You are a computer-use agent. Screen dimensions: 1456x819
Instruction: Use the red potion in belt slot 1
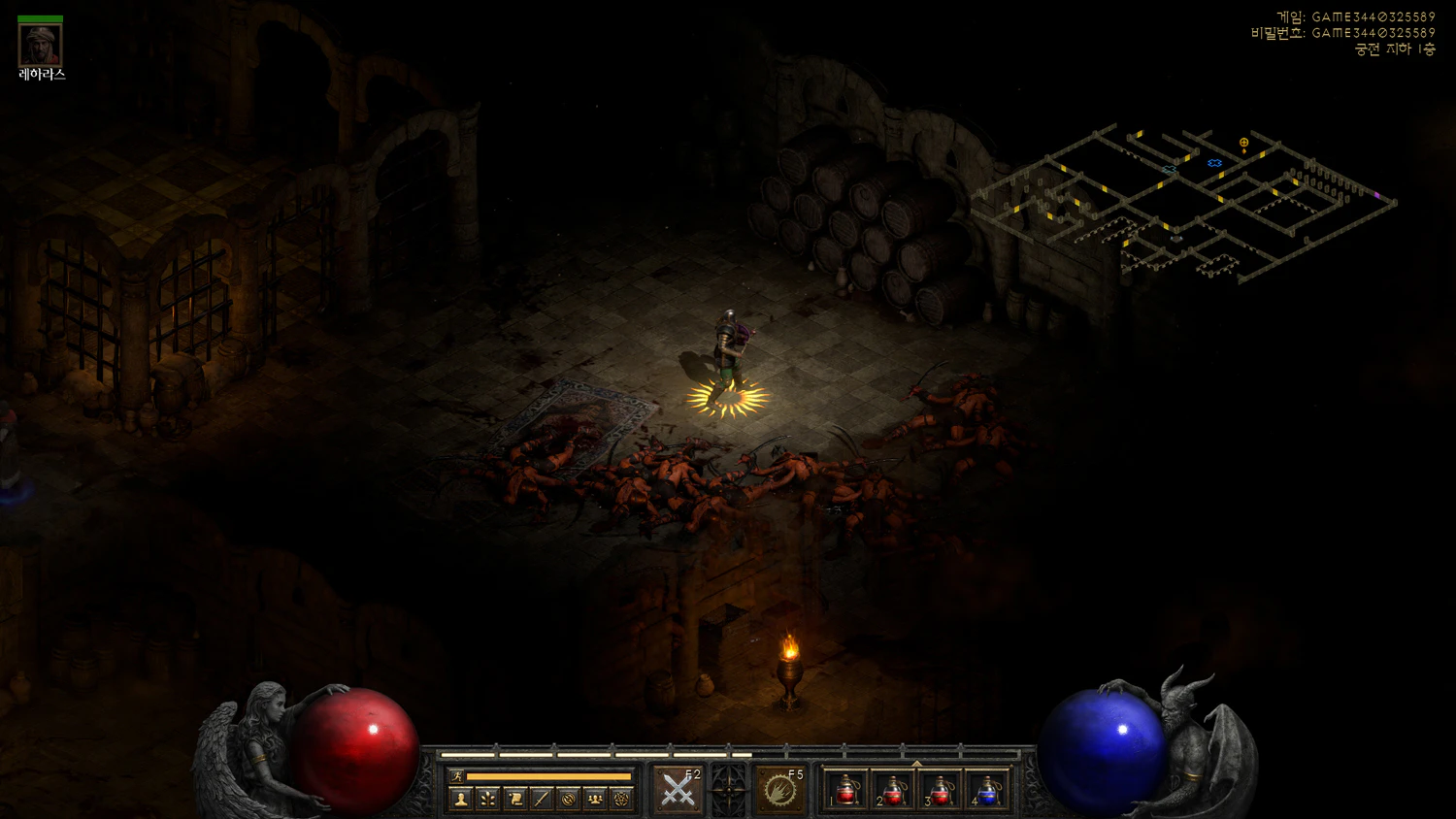point(845,791)
